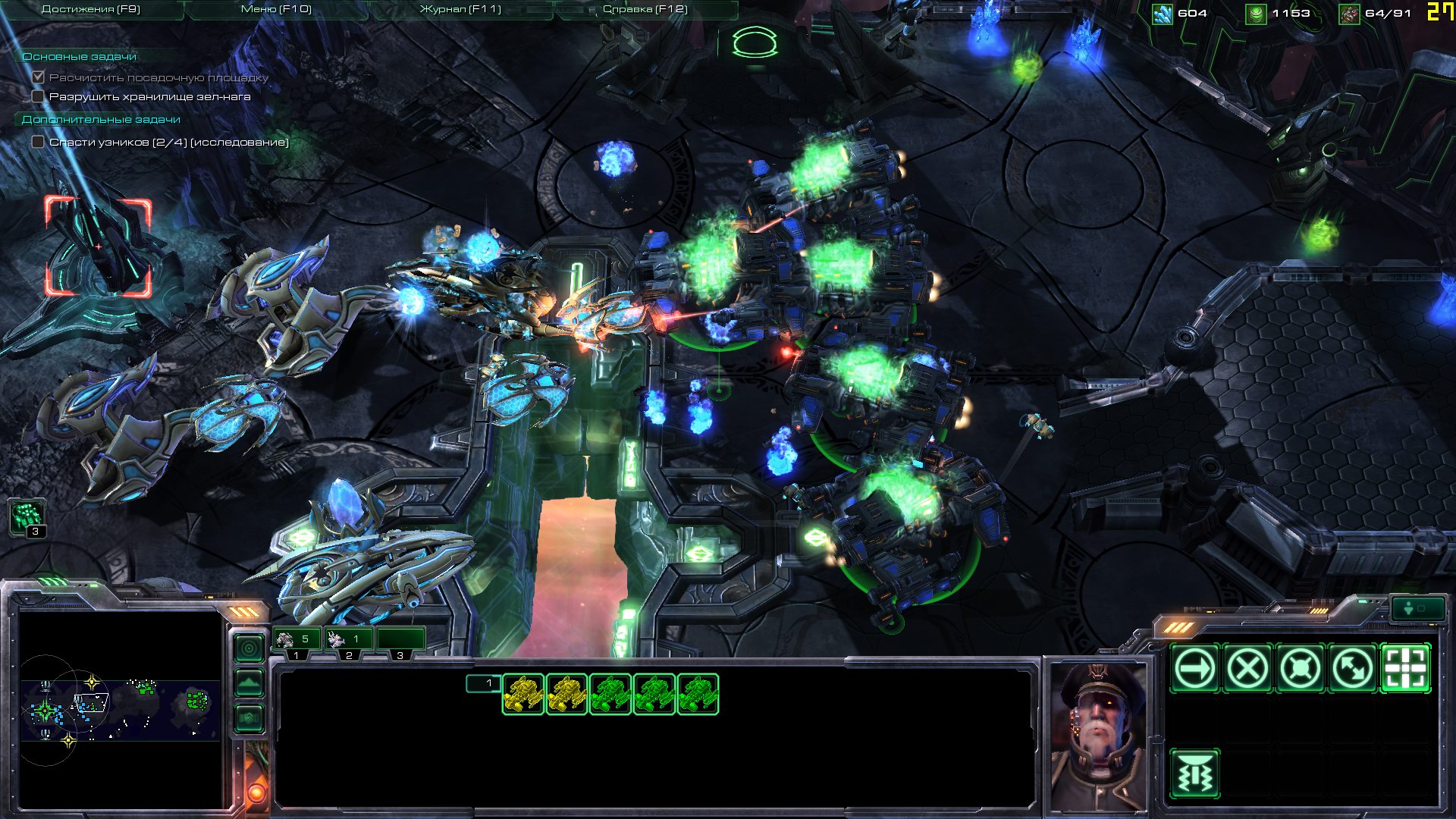
Task: Click the minimap to move the camera
Action: tap(120, 709)
